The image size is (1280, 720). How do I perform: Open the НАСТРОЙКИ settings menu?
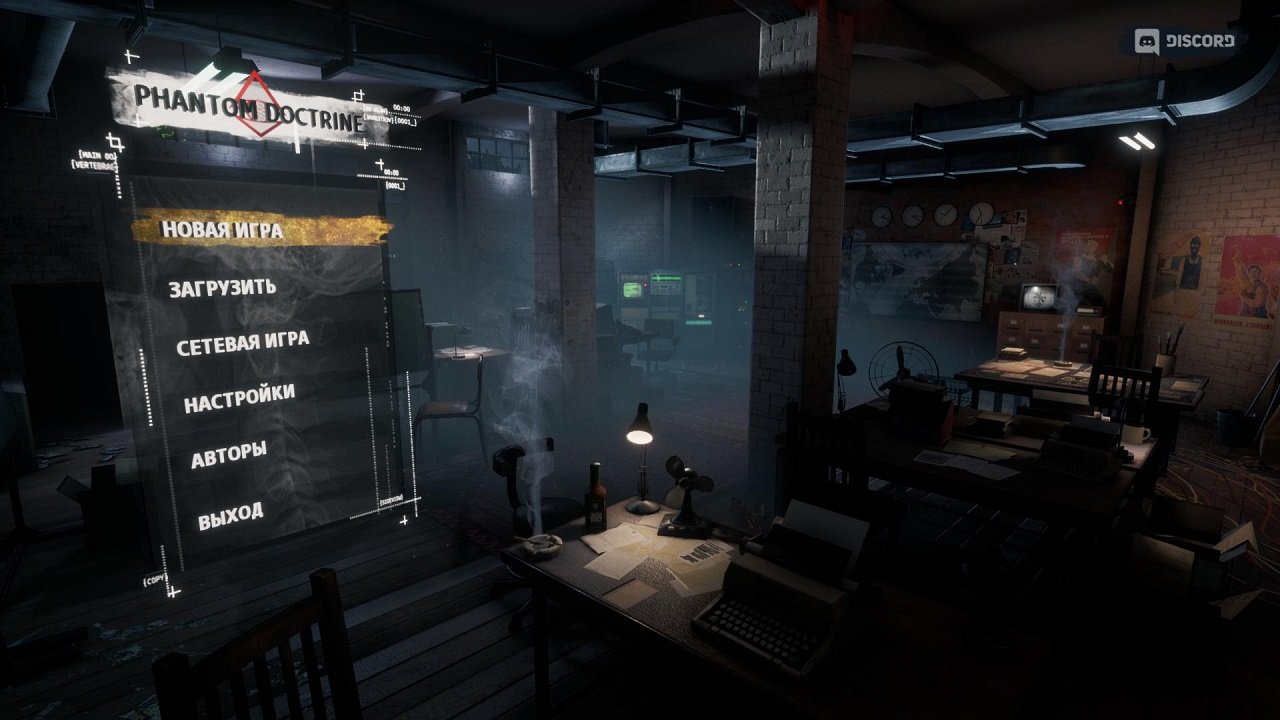pos(240,396)
